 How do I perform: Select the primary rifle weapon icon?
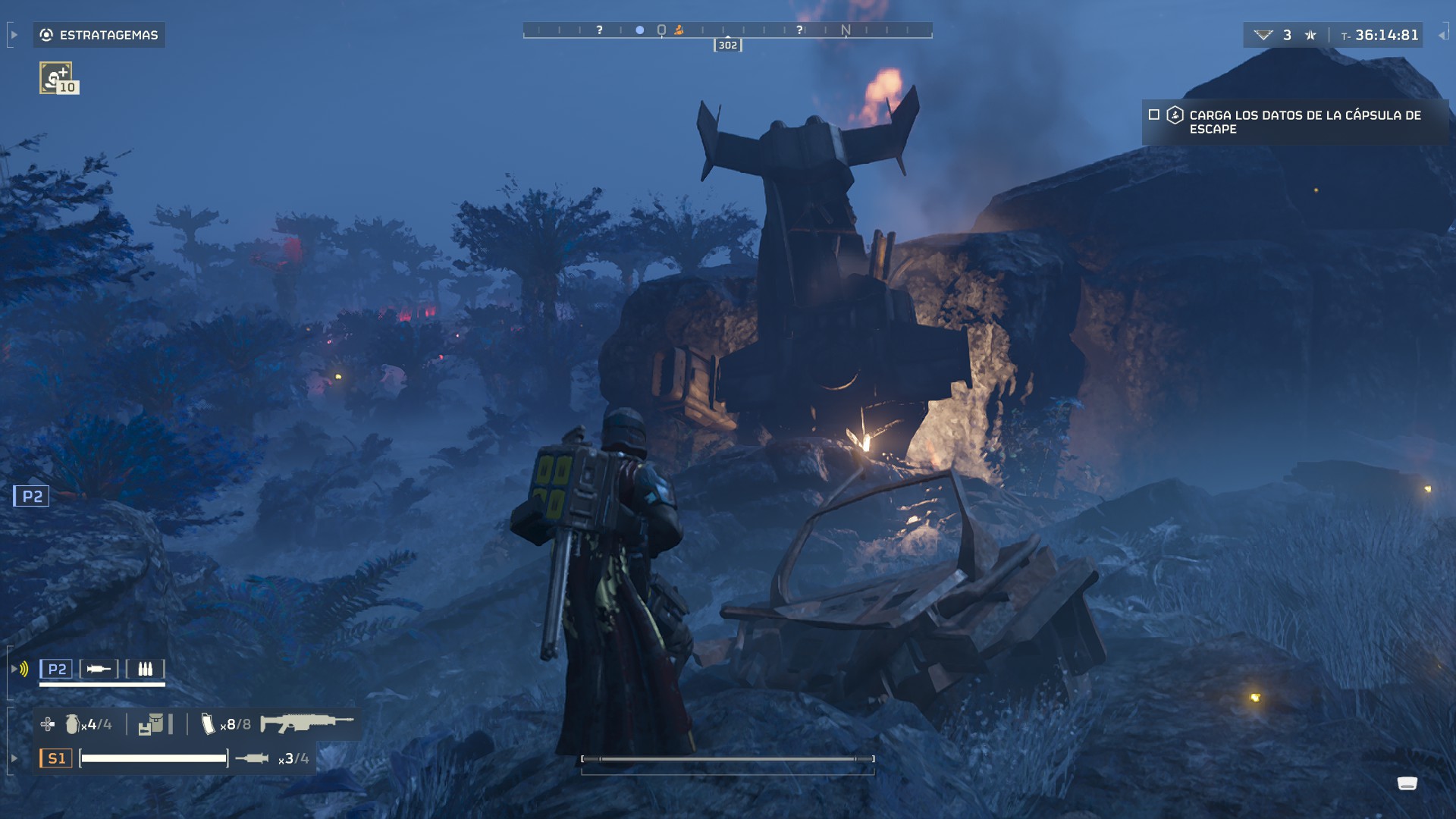point(306,723)
